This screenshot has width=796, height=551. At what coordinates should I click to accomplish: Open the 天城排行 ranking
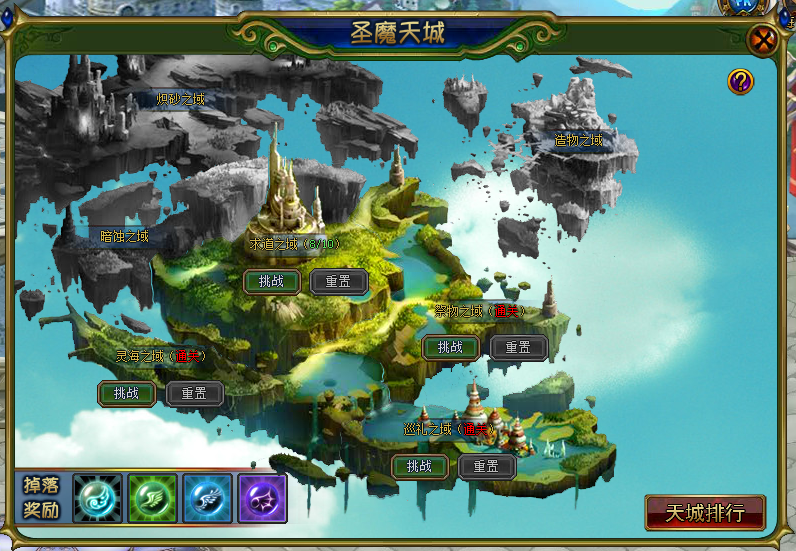point(705,513)
